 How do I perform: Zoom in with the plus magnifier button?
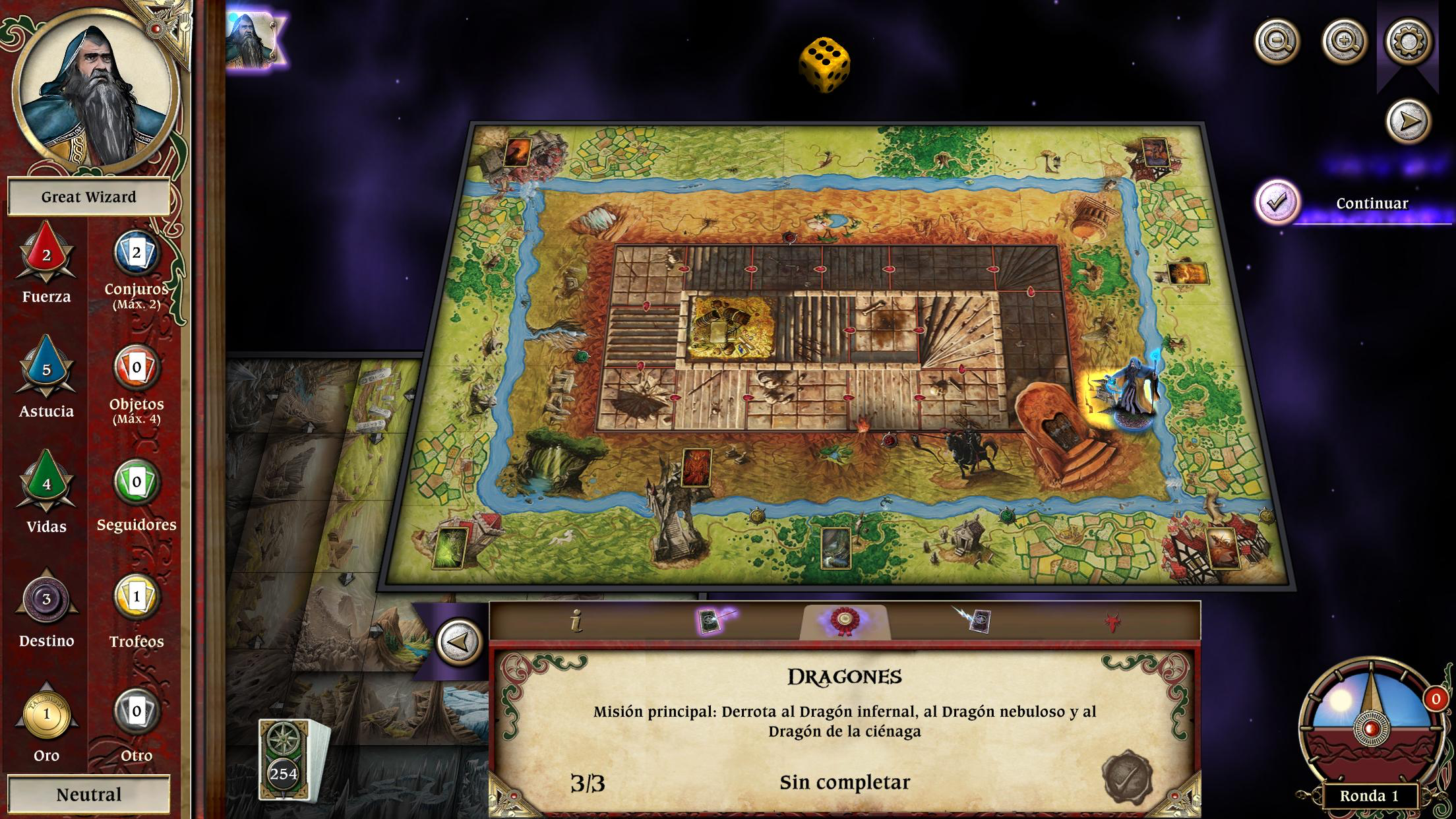pos(1345,42)
